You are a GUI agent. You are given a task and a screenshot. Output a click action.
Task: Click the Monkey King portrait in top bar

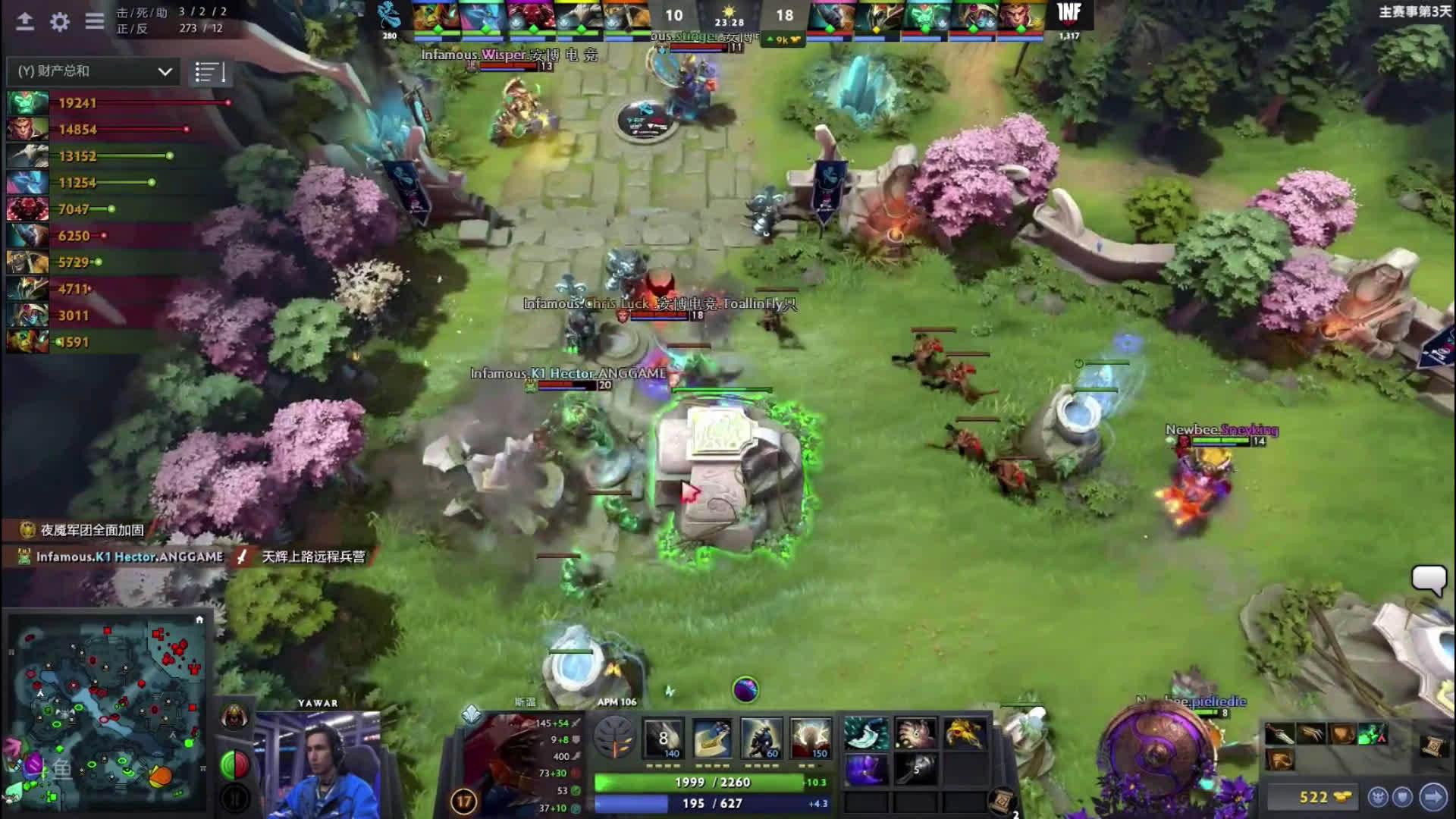[x=1020, y=17]
